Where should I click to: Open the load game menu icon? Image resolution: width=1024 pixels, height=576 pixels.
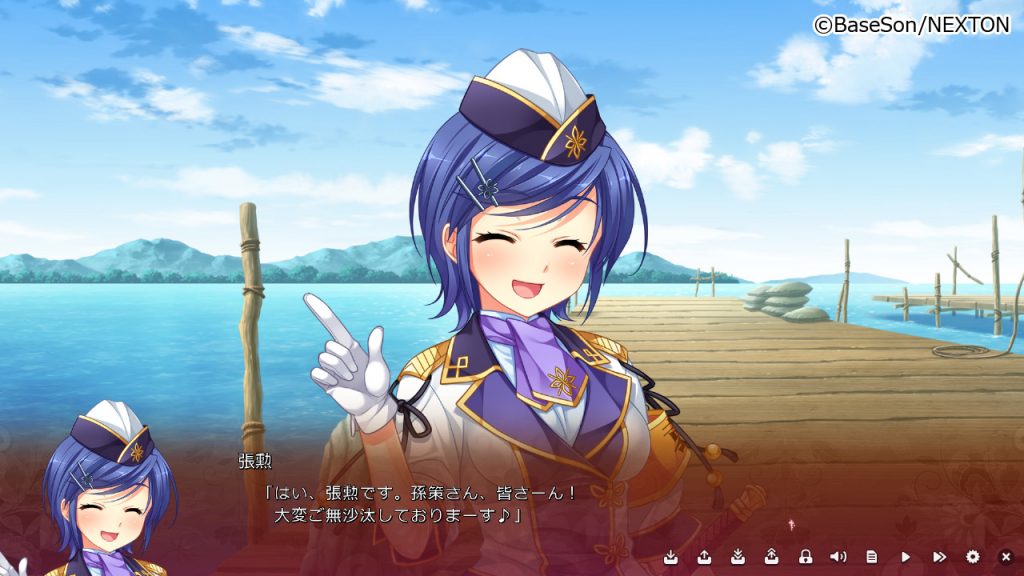point(704,556)
